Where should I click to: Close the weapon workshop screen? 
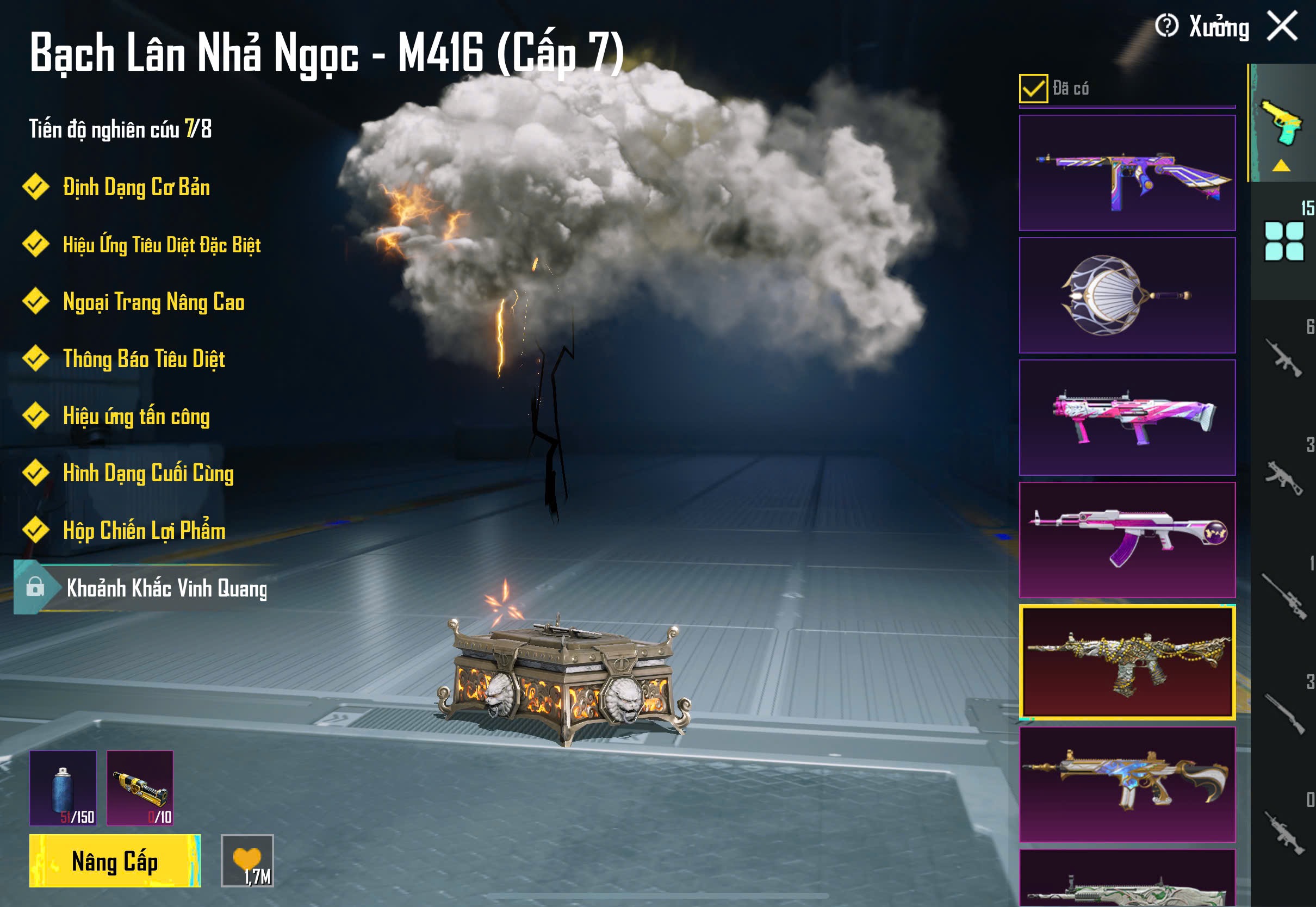(1282, 26)
